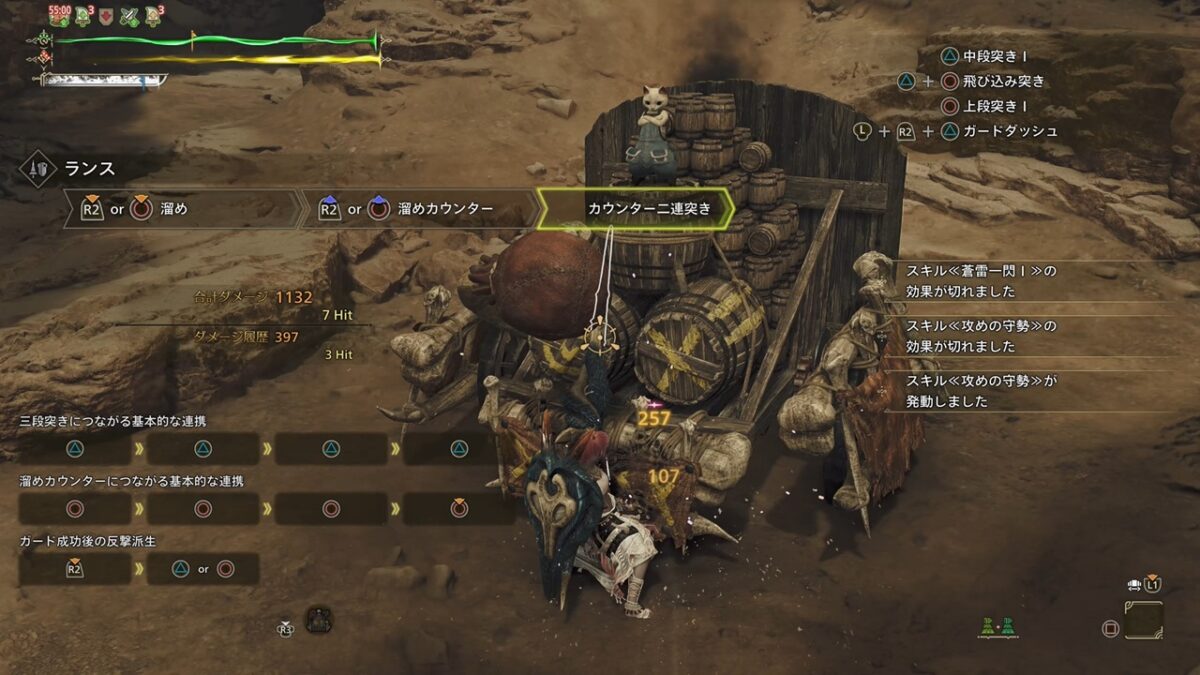This screenshot has height=675, width=1200.
Task: Click the barrel cart icon near R3
Action: [x=319, y=619]
